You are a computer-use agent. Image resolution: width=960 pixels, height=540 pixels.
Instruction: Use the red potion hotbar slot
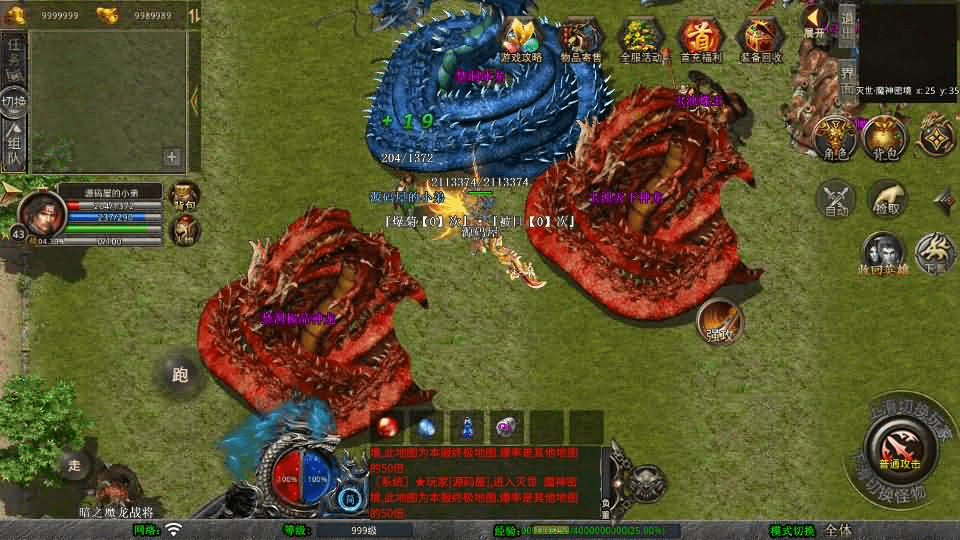coord(387,426)
